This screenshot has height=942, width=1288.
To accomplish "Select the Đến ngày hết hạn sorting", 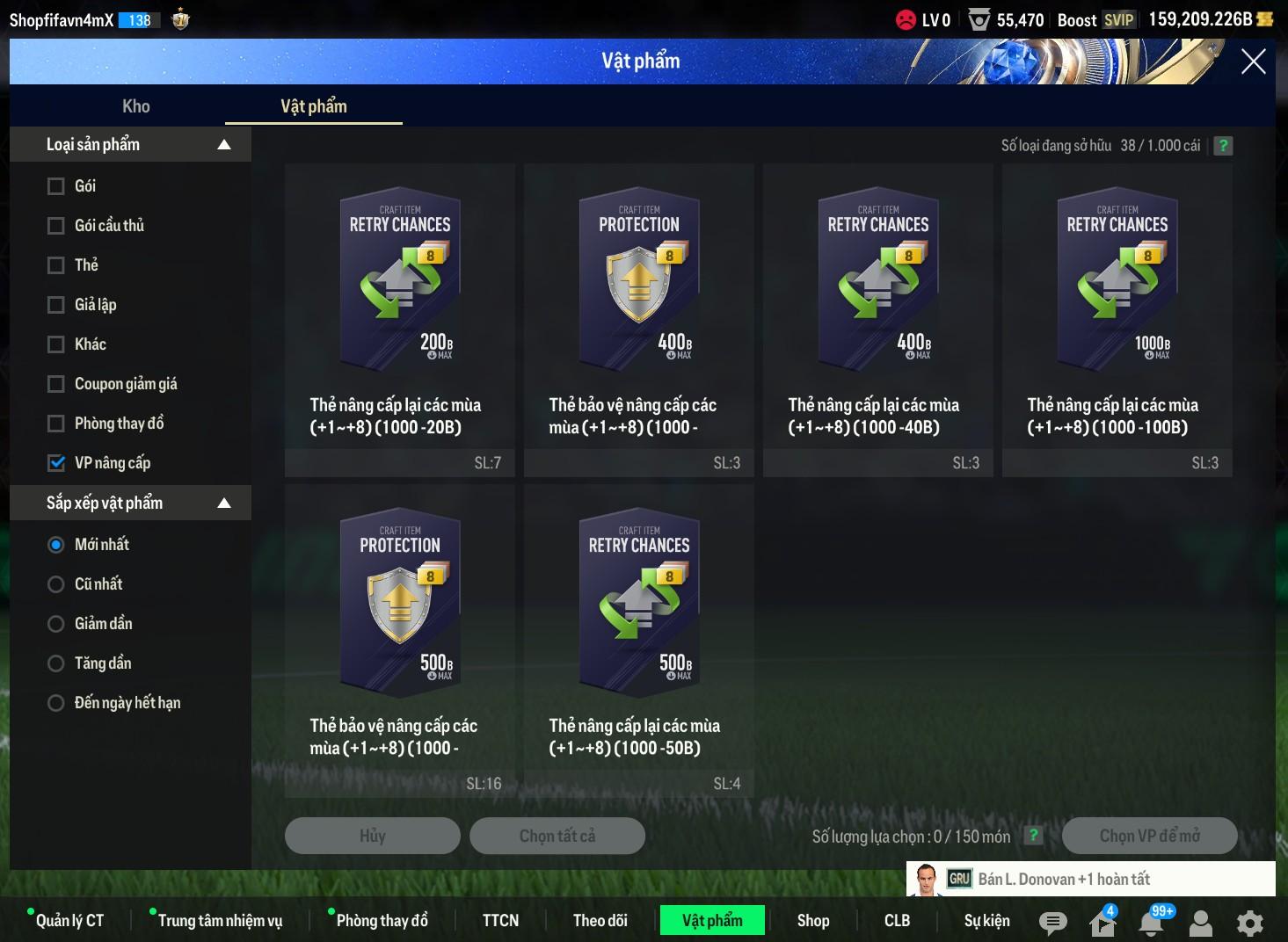I will 56,703.
